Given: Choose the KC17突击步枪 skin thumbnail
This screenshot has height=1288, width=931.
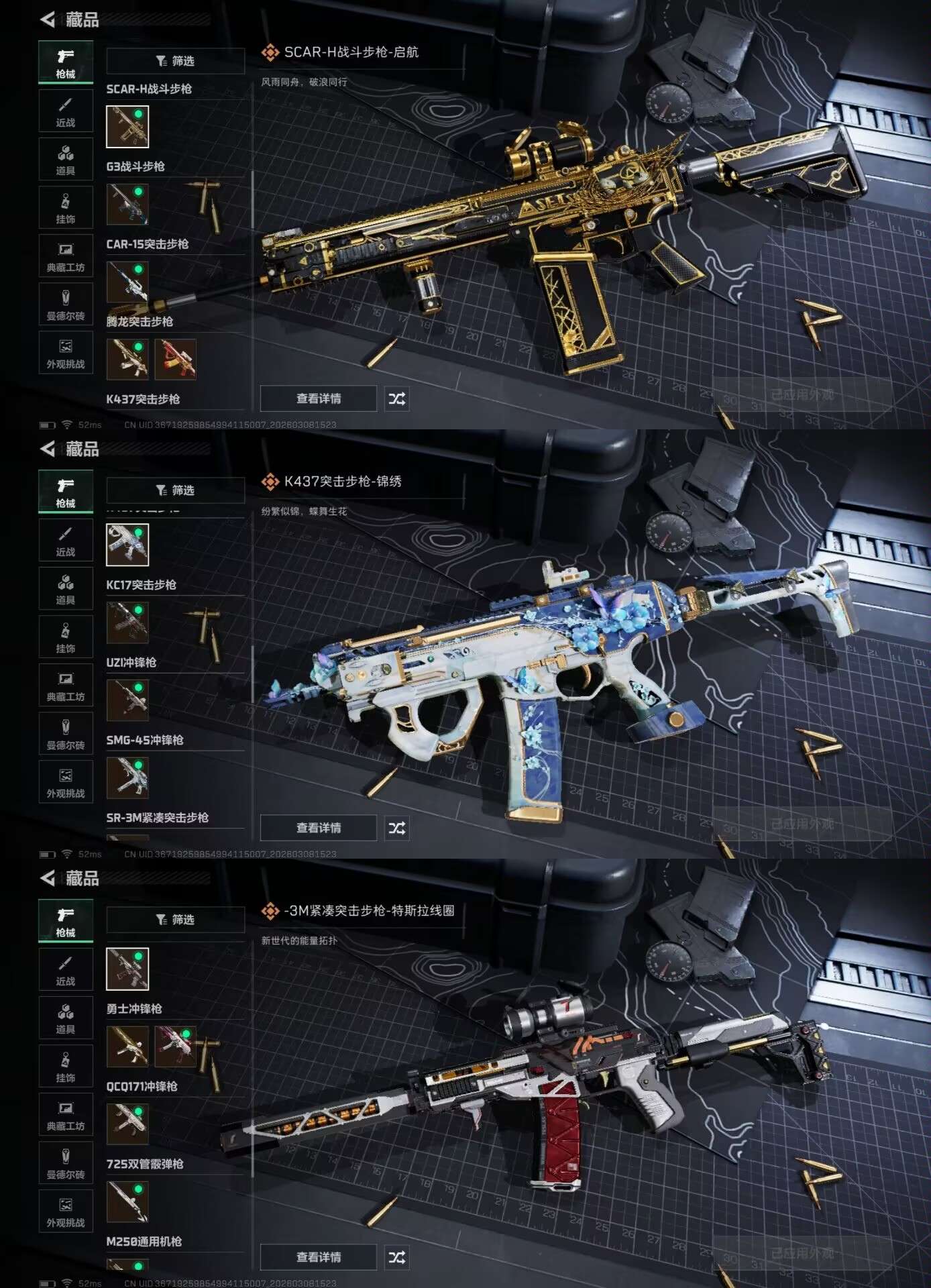Looking at the screenshot, I should (x=127, y=623).
